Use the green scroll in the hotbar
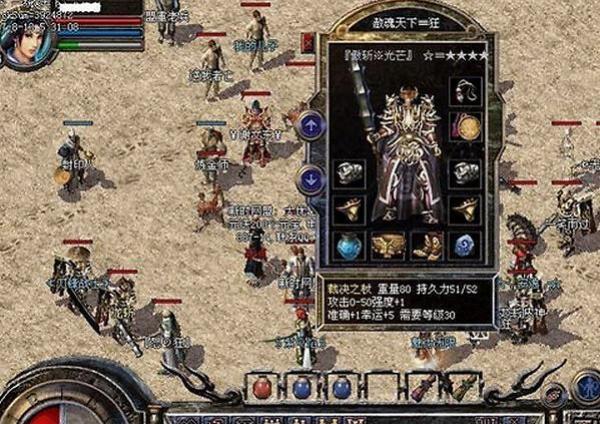Viewport: 600px width, 424px height. [462, 387]
